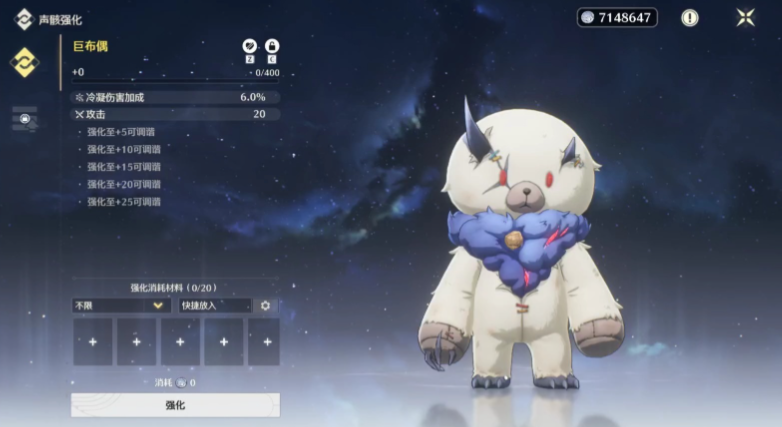Choose 快捷放入 quick-fill materials
The height and width of the screenshot is (427, 782).
coord(214,305)
